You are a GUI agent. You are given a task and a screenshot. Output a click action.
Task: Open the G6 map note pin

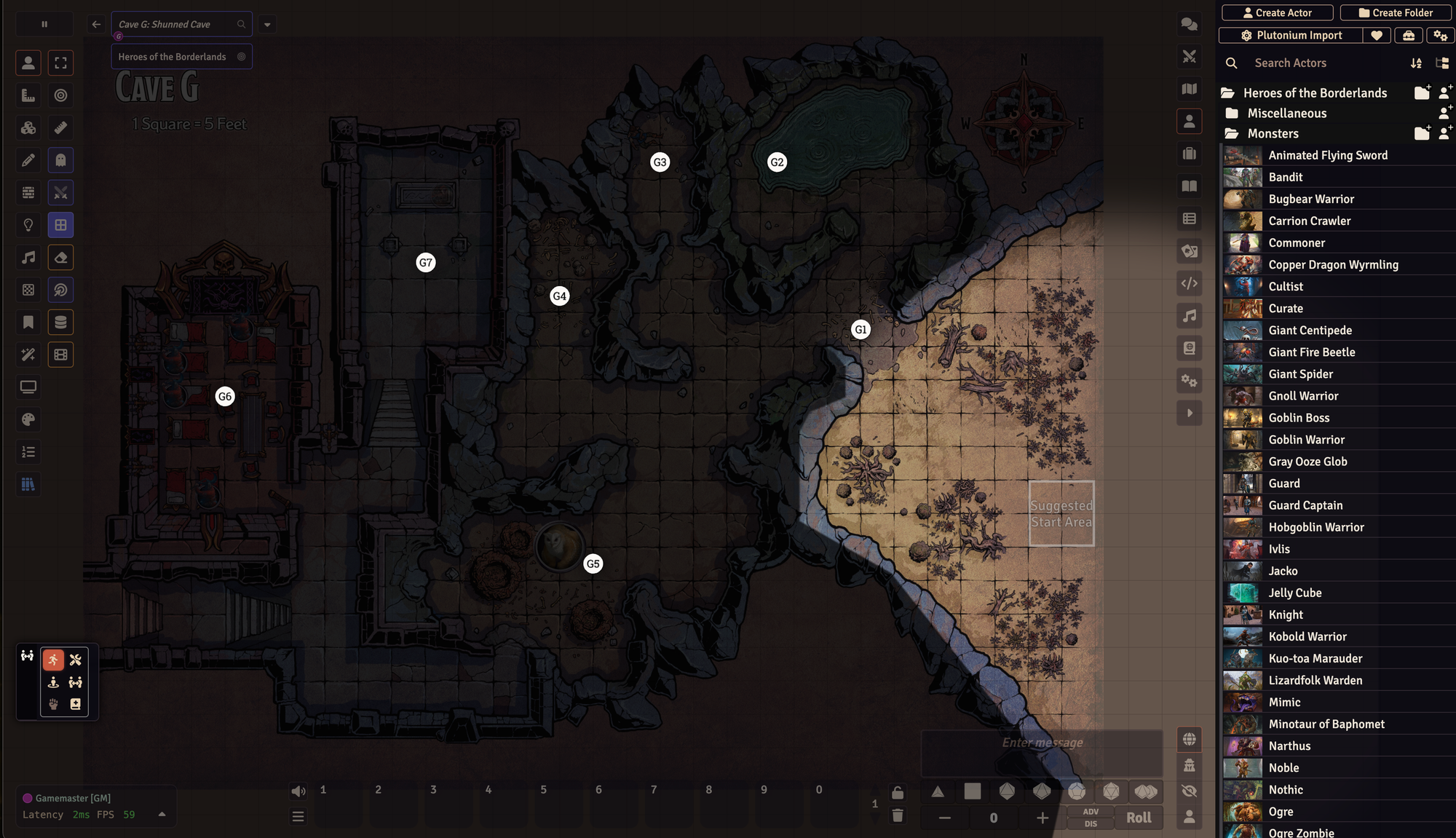pos(225,397)
